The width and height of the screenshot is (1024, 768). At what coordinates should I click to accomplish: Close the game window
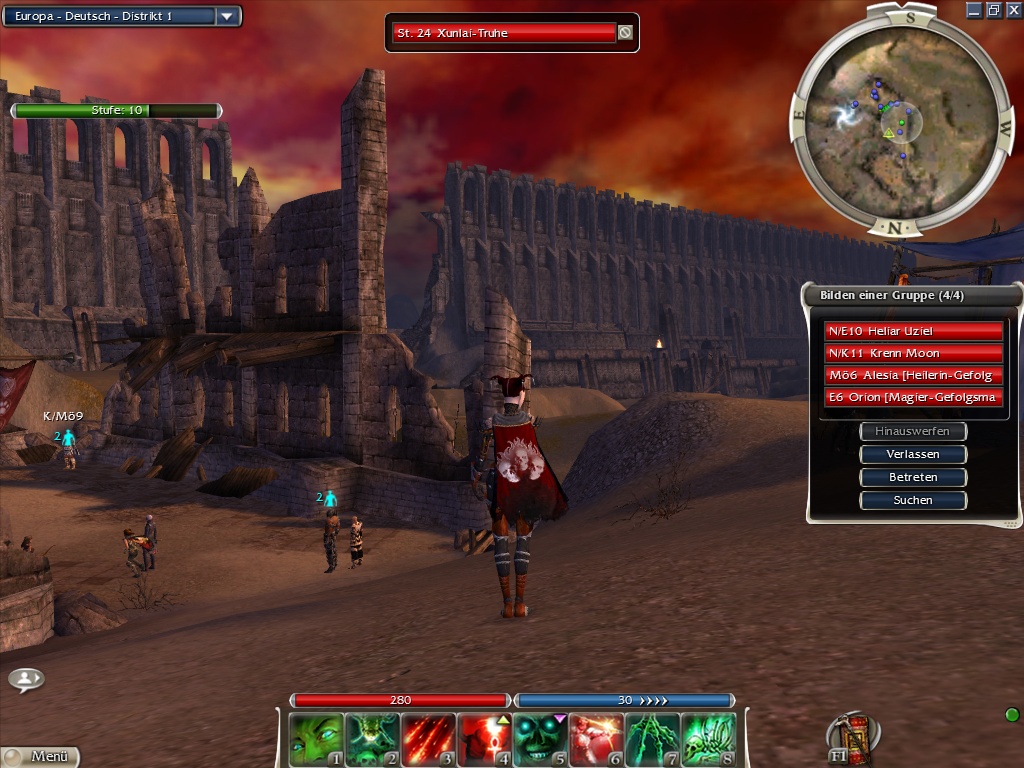pos(1012,10)
